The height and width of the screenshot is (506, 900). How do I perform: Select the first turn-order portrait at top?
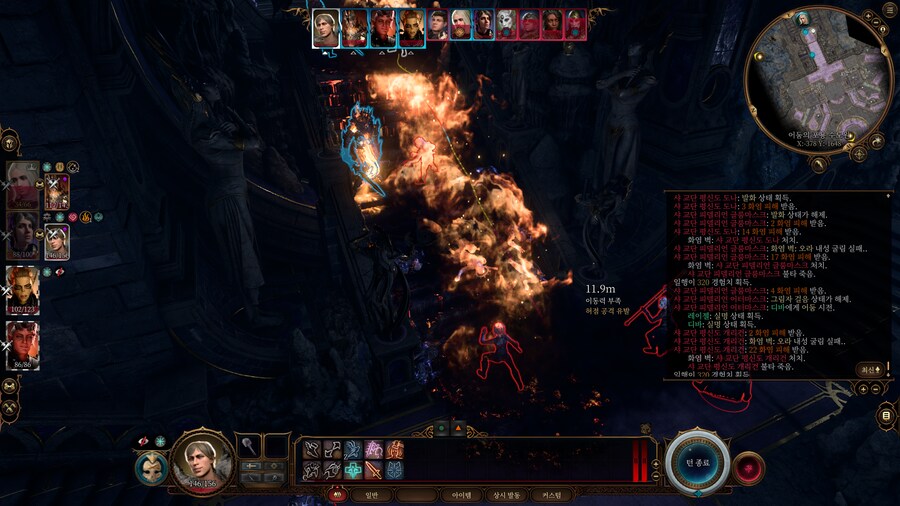pos(326,27)
